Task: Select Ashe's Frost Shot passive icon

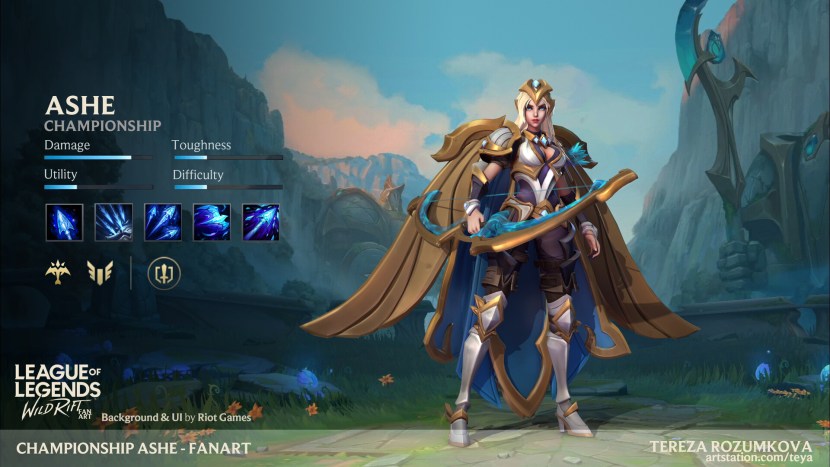Action: 64,222
